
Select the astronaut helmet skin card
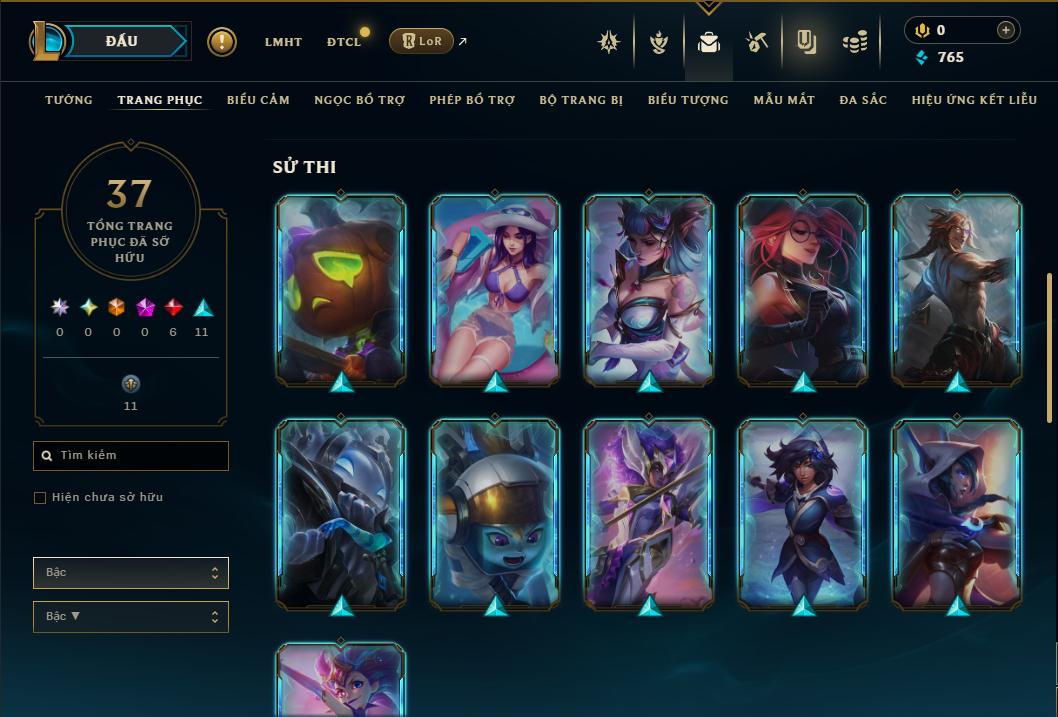pyautogui.click(x=495, y=514)
